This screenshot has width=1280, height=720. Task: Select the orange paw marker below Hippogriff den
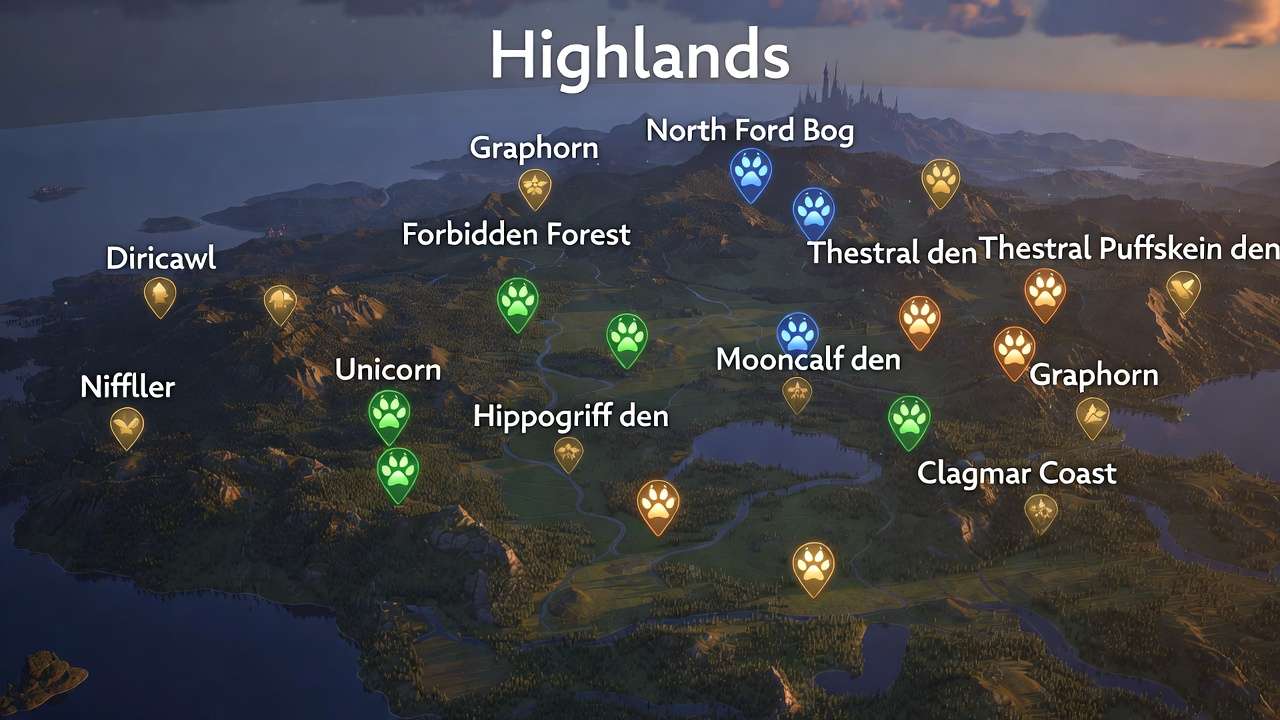tap(658, 503)
